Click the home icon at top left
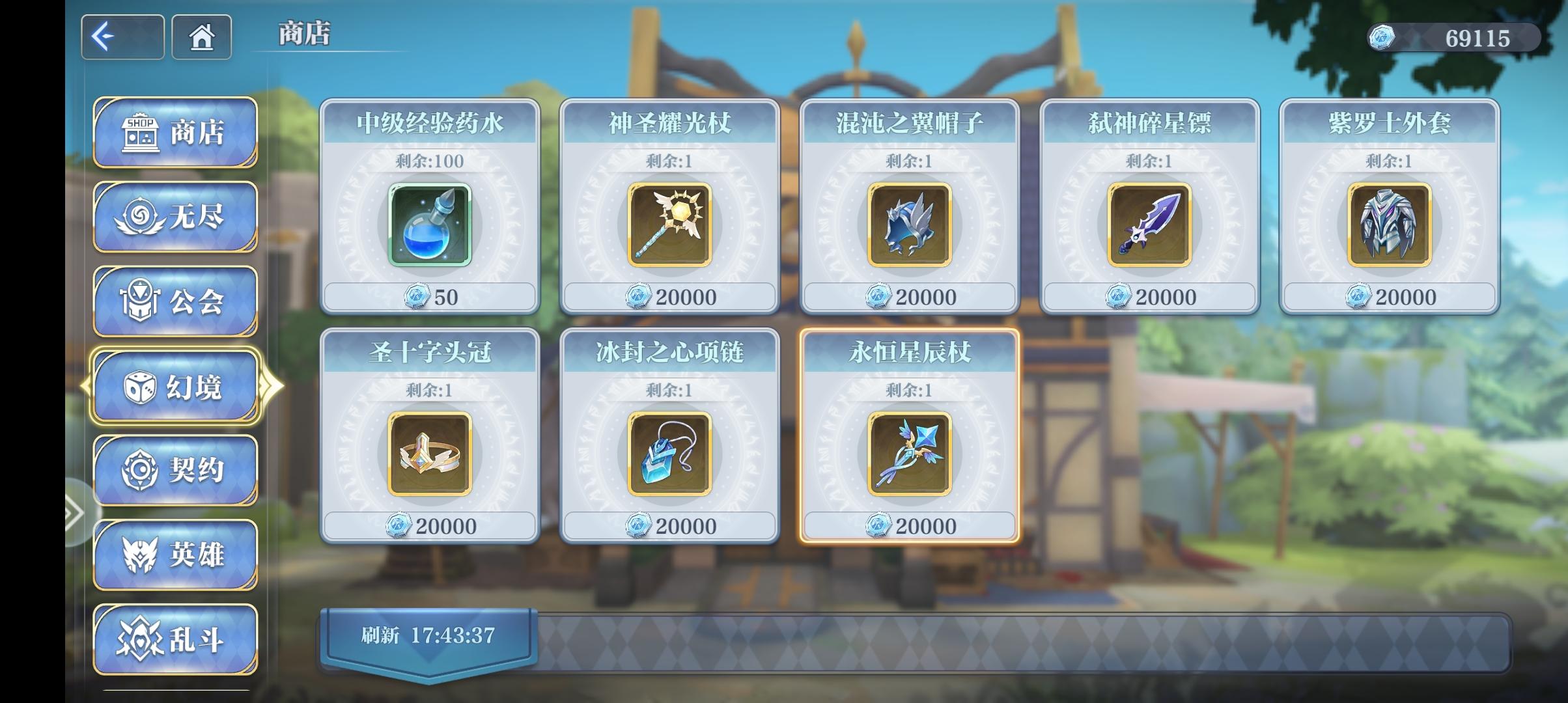Image resolution: width=1568 pixels, height=703 pixels. pyautogui.click(x=201, y=37)
